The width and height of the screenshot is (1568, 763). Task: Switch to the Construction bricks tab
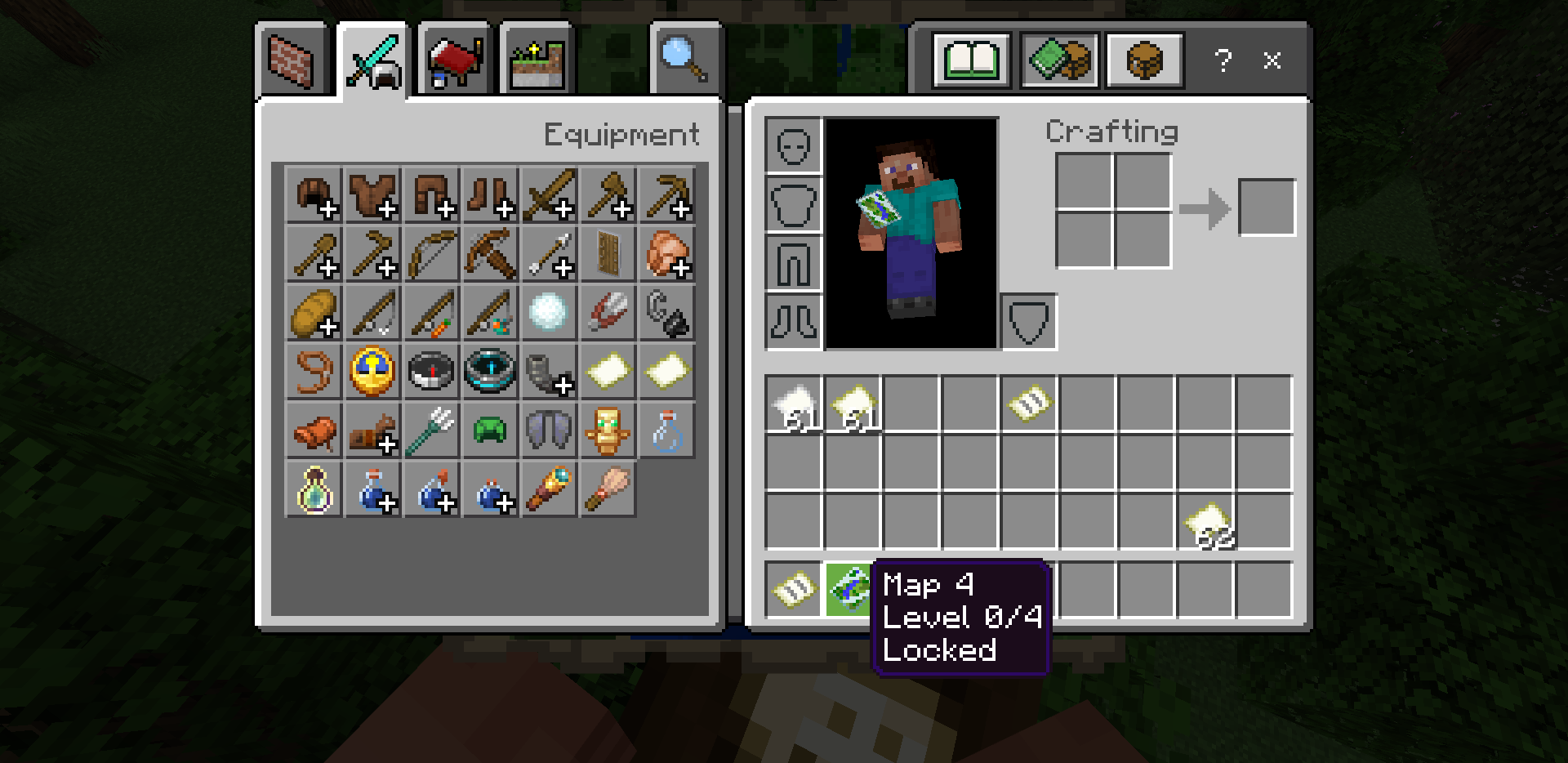[x=292, y=60]
